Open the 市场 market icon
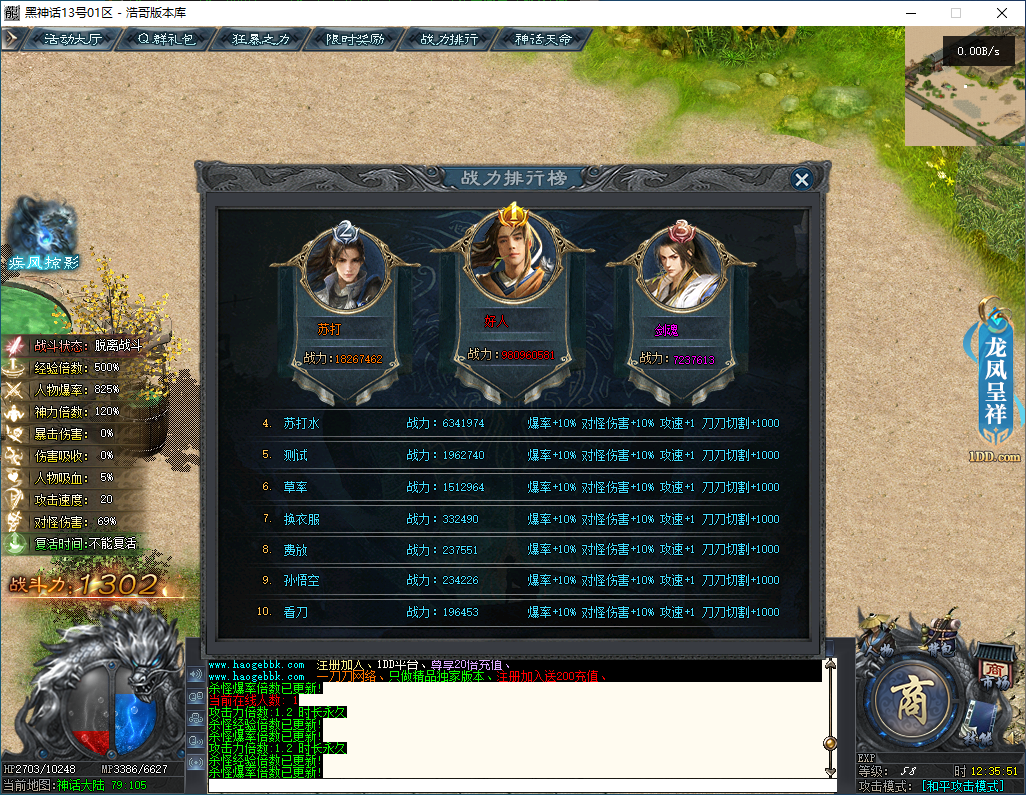 [x=993, y=667]
